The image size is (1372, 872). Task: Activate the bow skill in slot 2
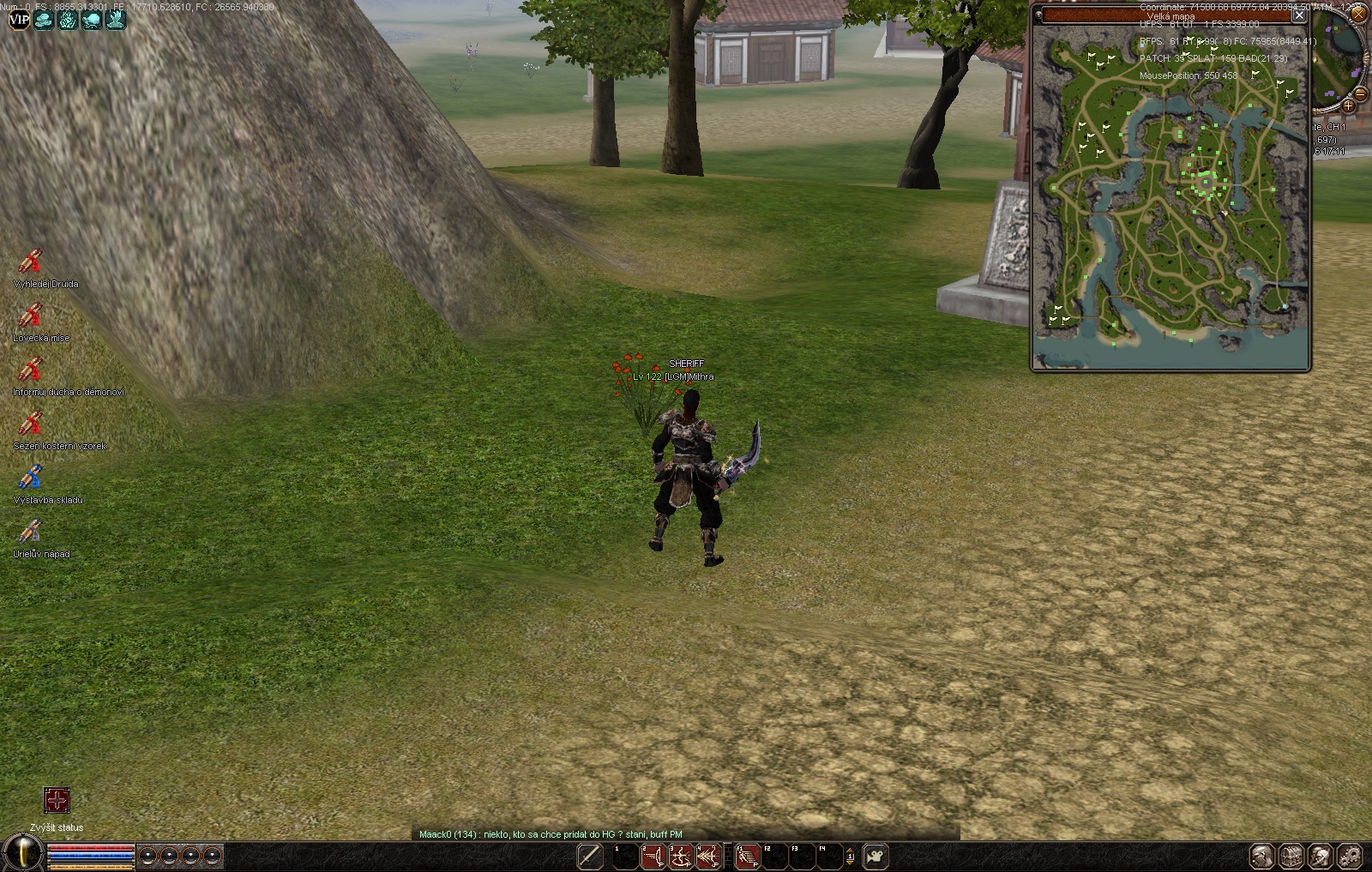click(653, 856)
